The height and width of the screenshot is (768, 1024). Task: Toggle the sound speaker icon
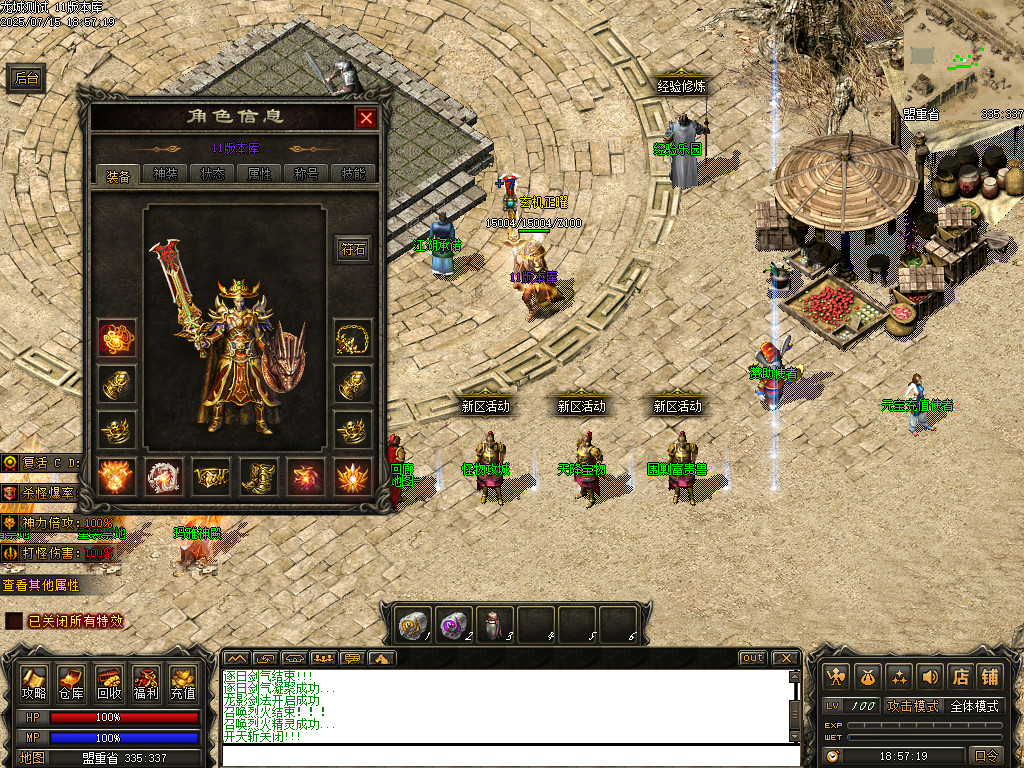[x=930, y=677]
